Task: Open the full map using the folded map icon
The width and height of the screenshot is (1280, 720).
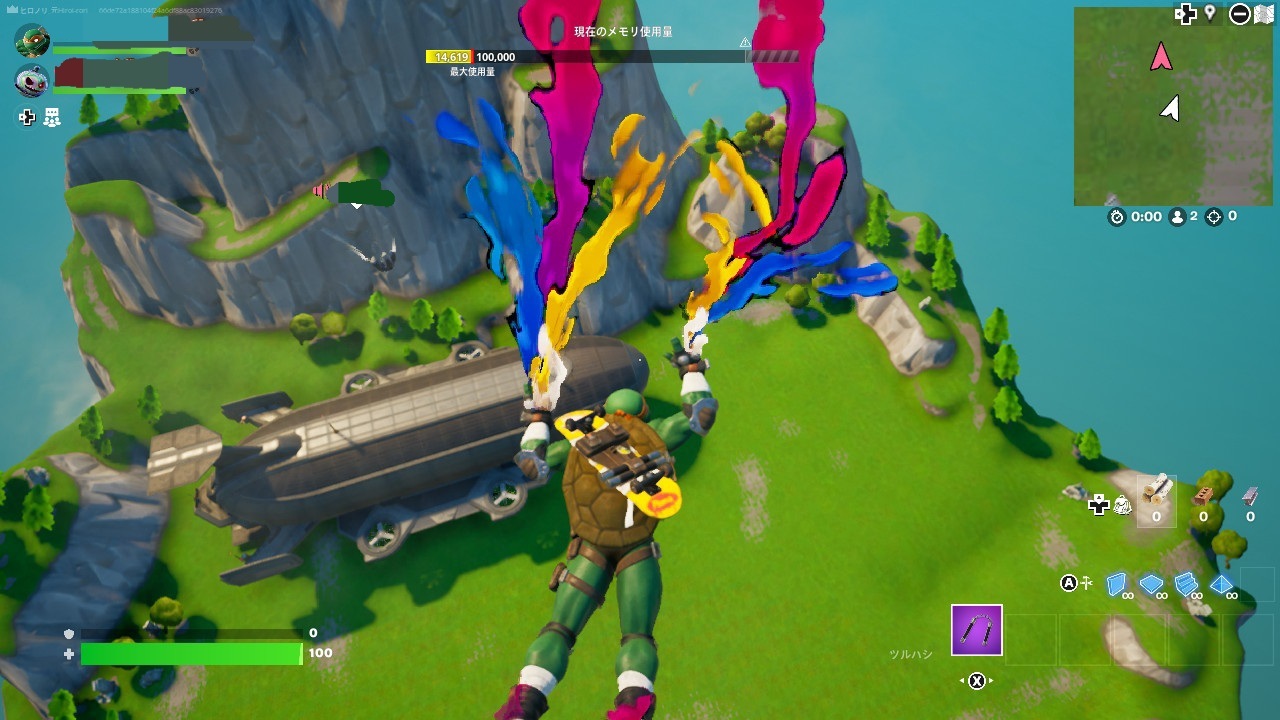Action: pos(1264,14)
